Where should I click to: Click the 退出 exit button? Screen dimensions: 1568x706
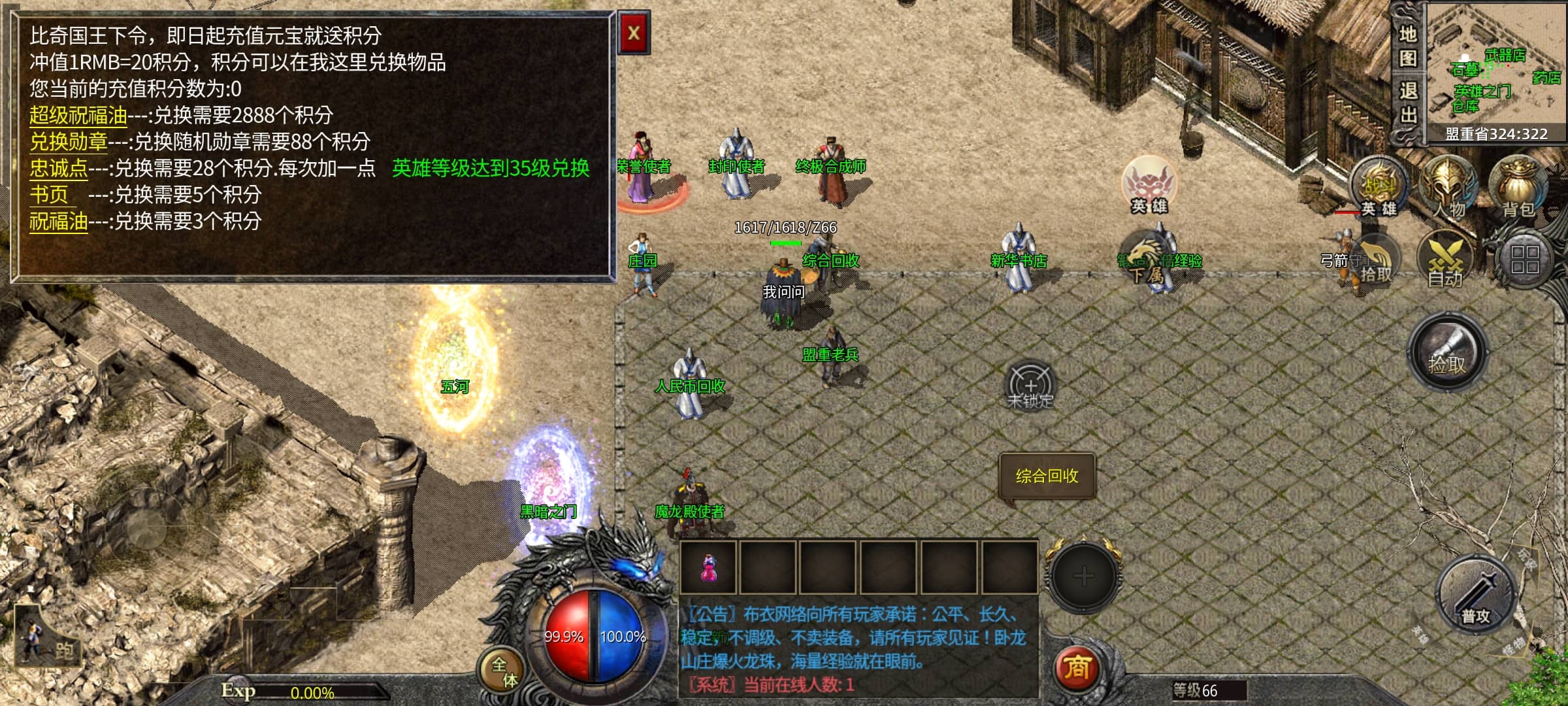1407,103
